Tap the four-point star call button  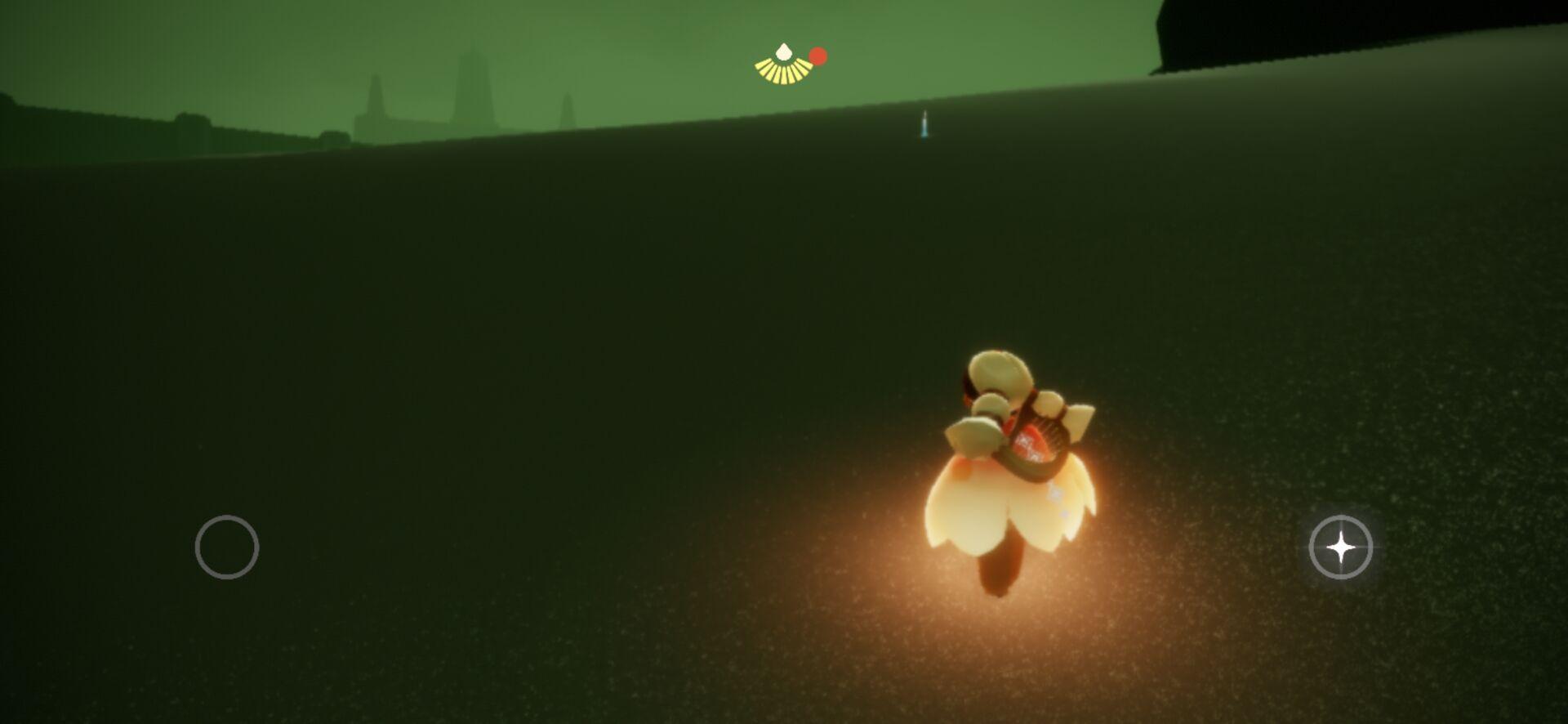(x=1340, y=547)
